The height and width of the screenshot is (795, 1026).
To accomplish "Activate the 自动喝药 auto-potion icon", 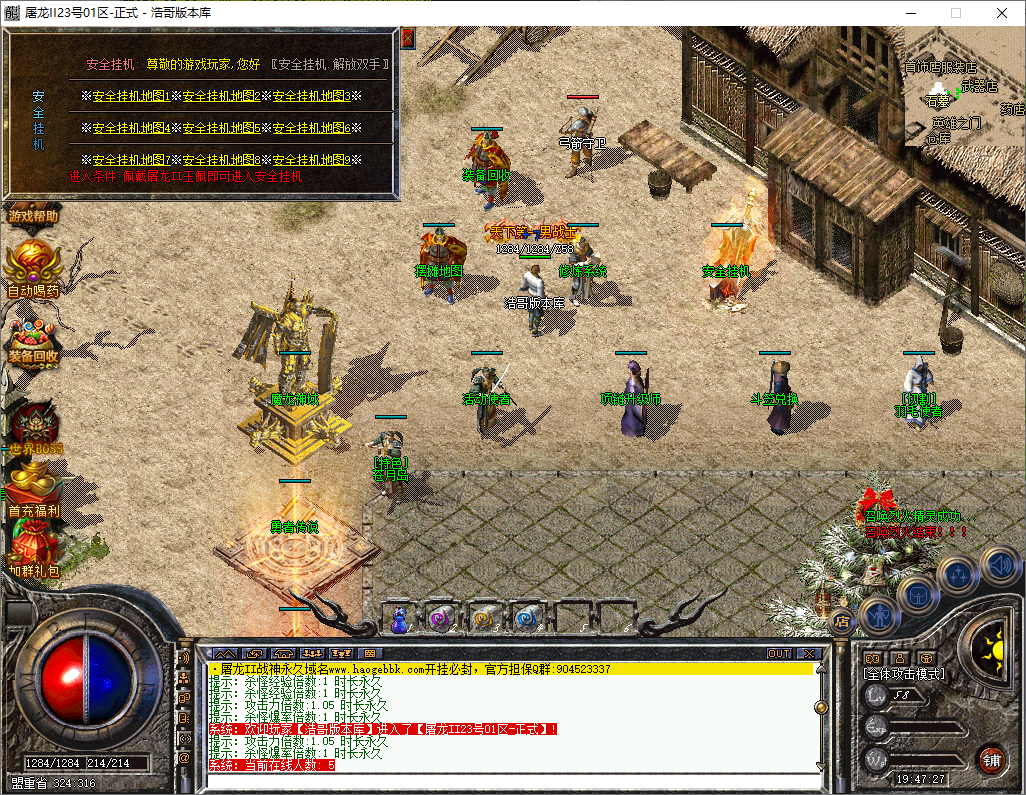I will [x=33, y=267].
